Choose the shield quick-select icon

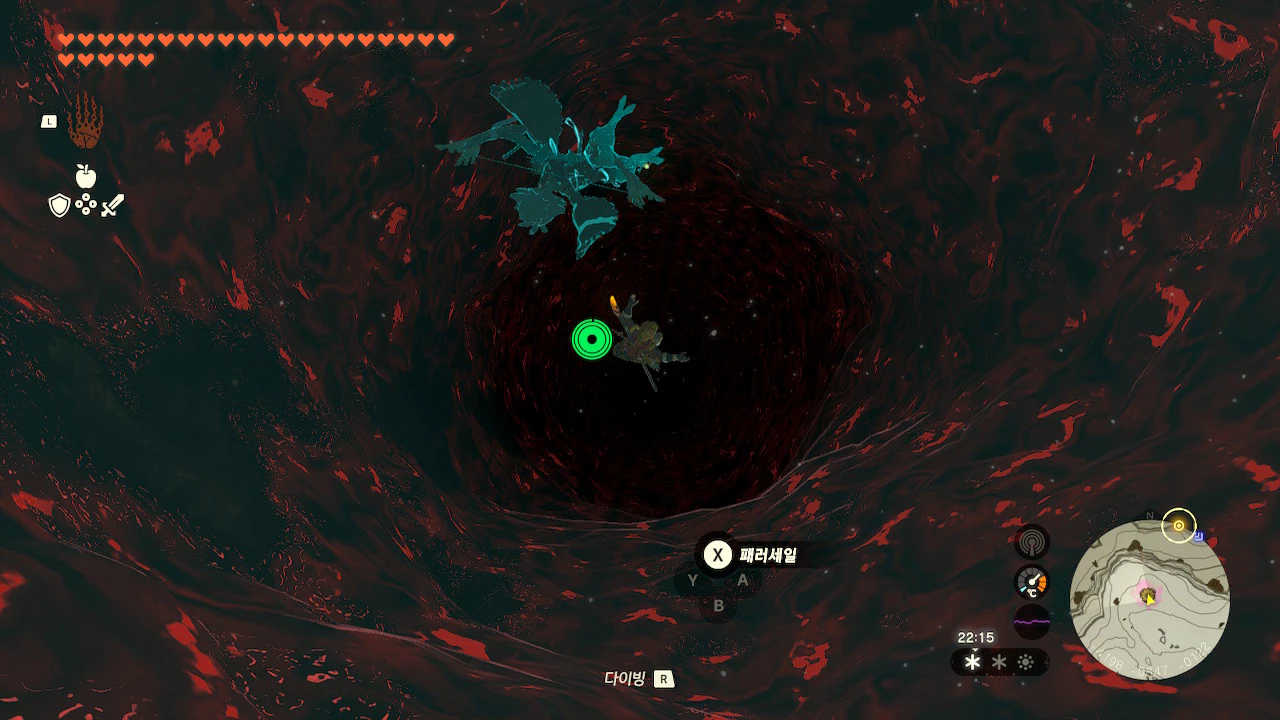click(x=60, y=206)
